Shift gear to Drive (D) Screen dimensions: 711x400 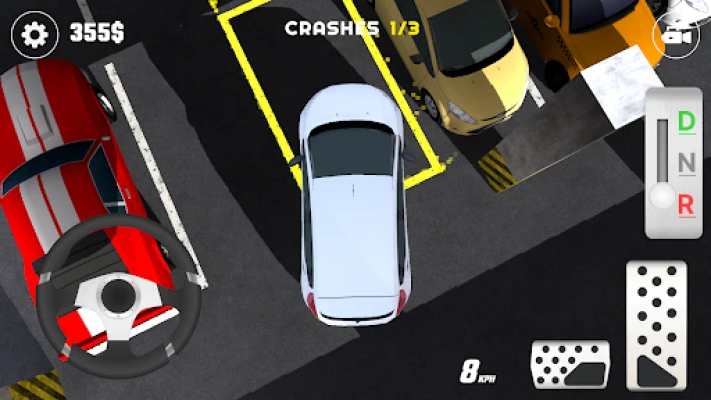click(686, 122)
